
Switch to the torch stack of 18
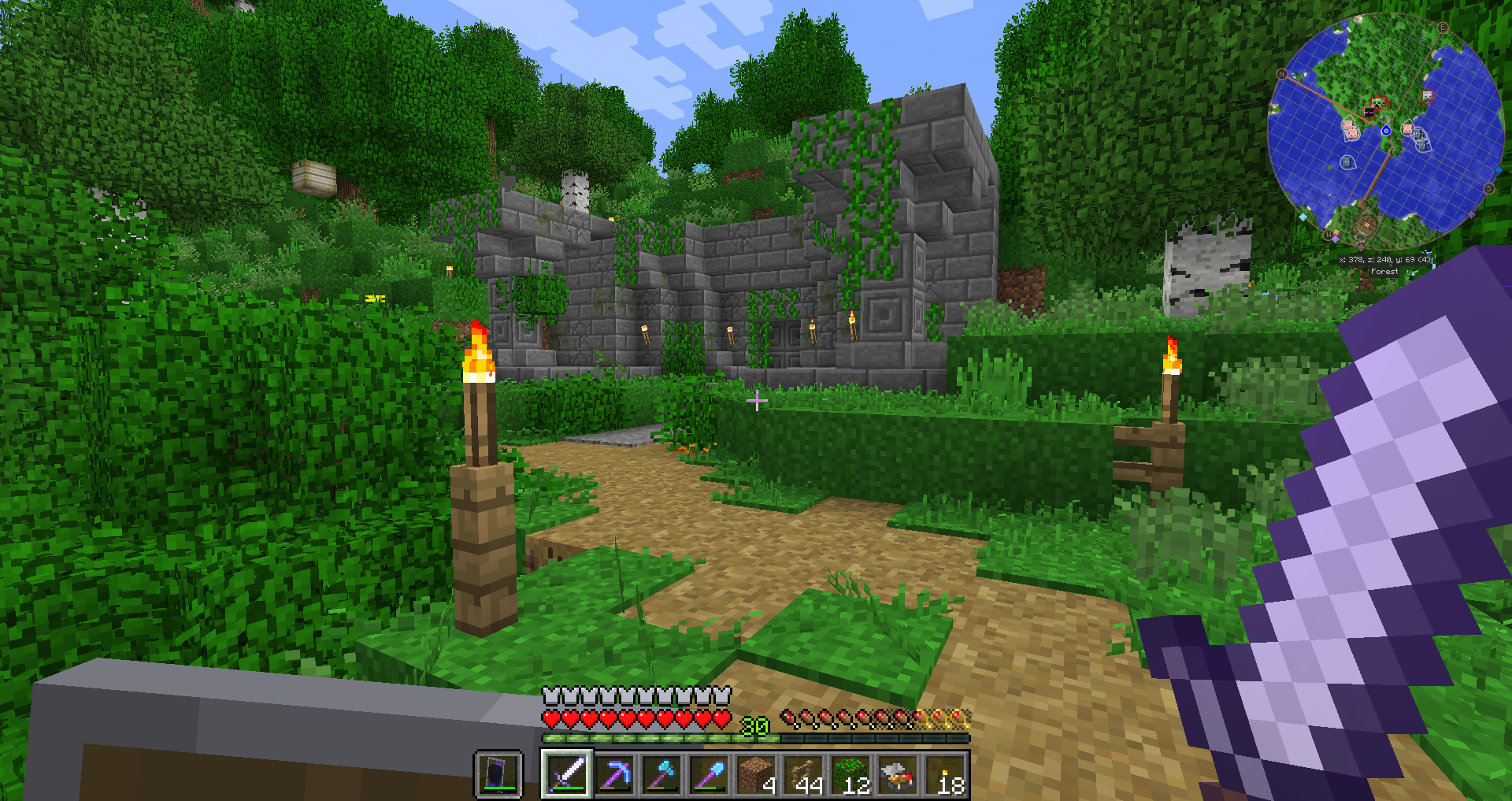946,773
